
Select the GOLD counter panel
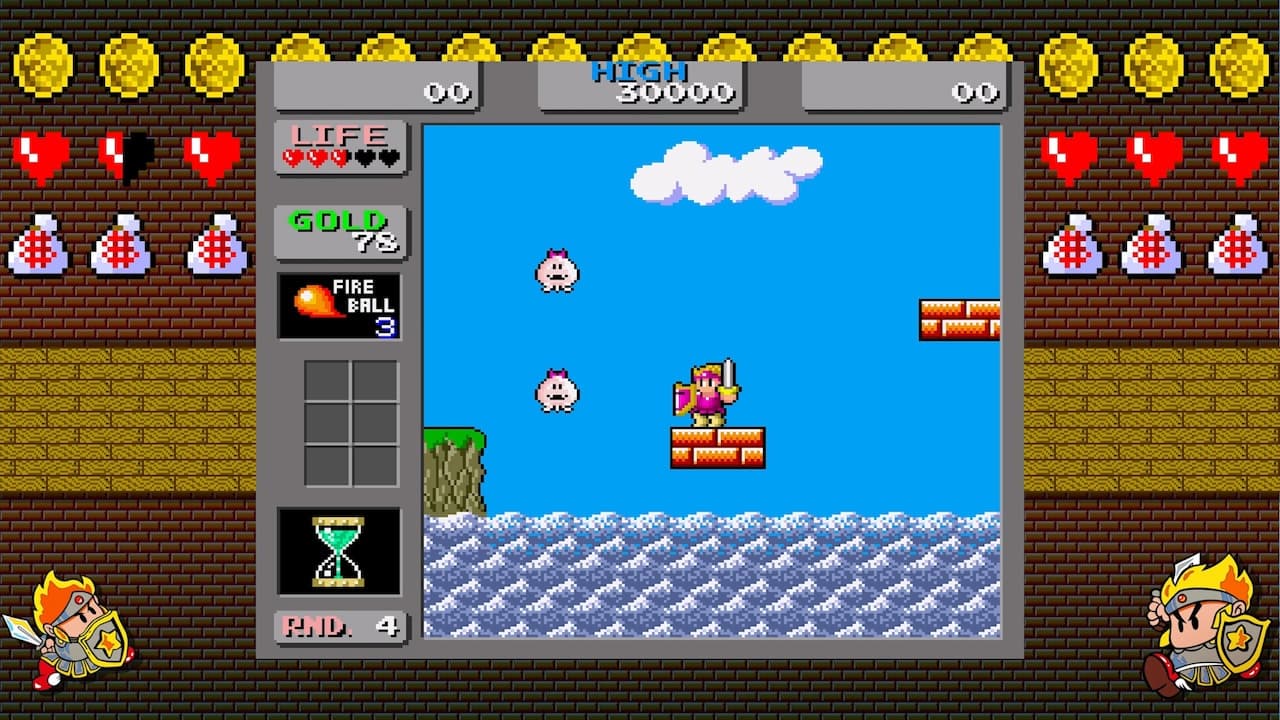339,224
